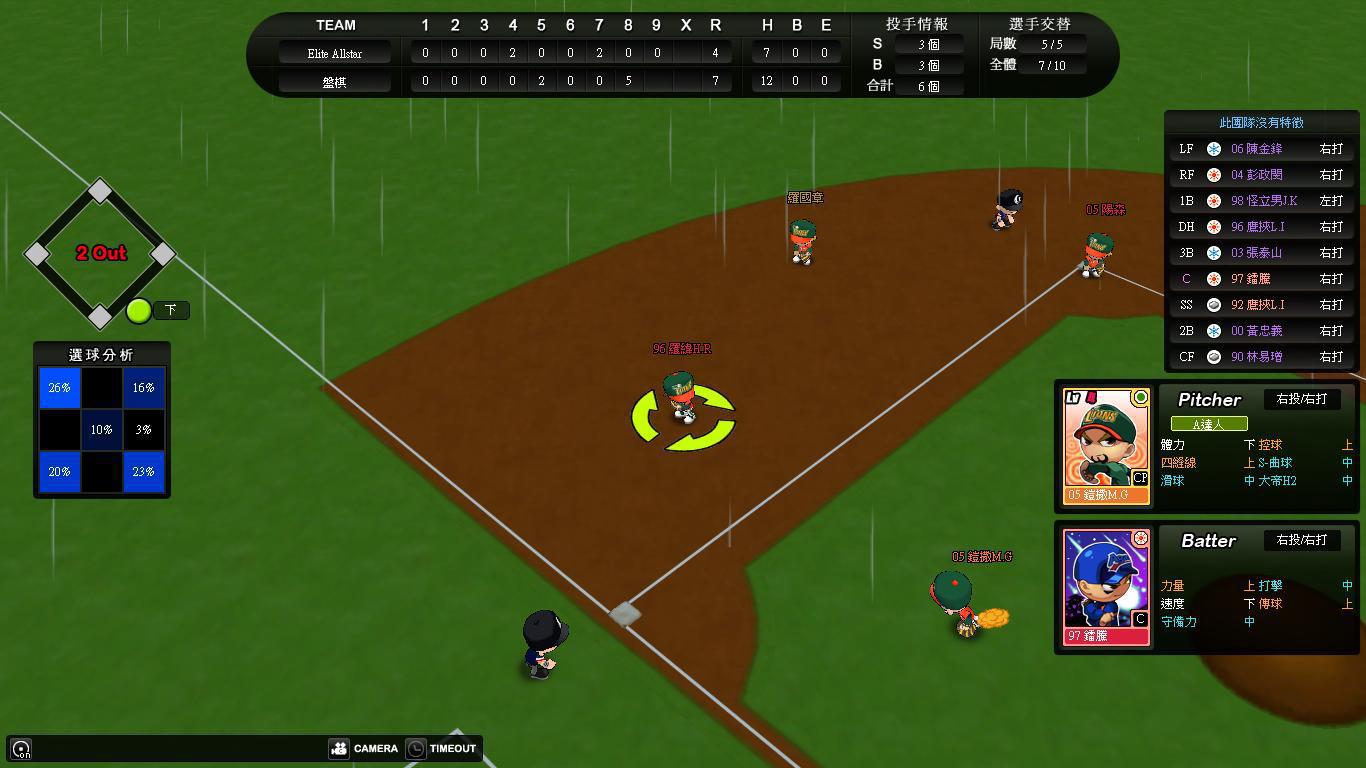Toggle the circular 'on' icon in bottom bar

[x=21, y=749]
